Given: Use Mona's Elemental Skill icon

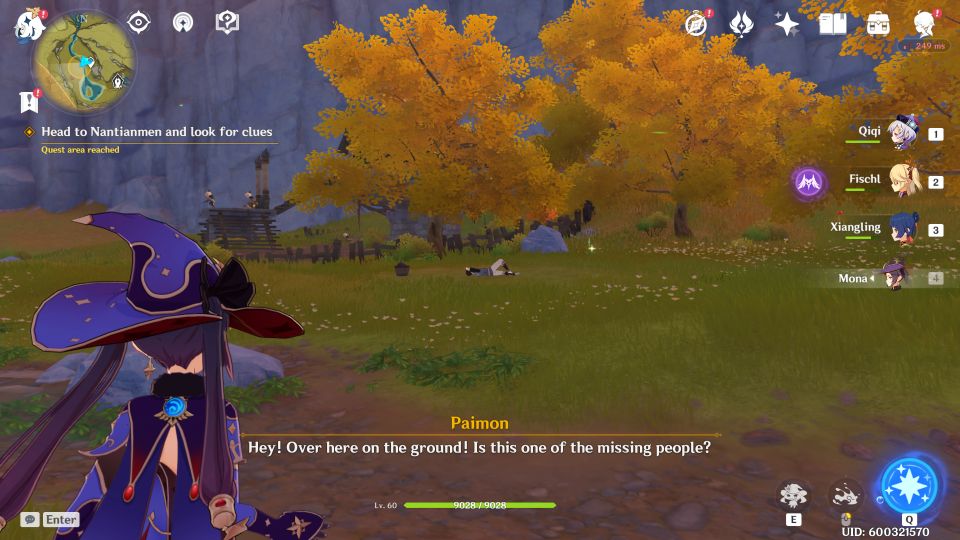Looking at the screenshot, I should pos(793,495).
